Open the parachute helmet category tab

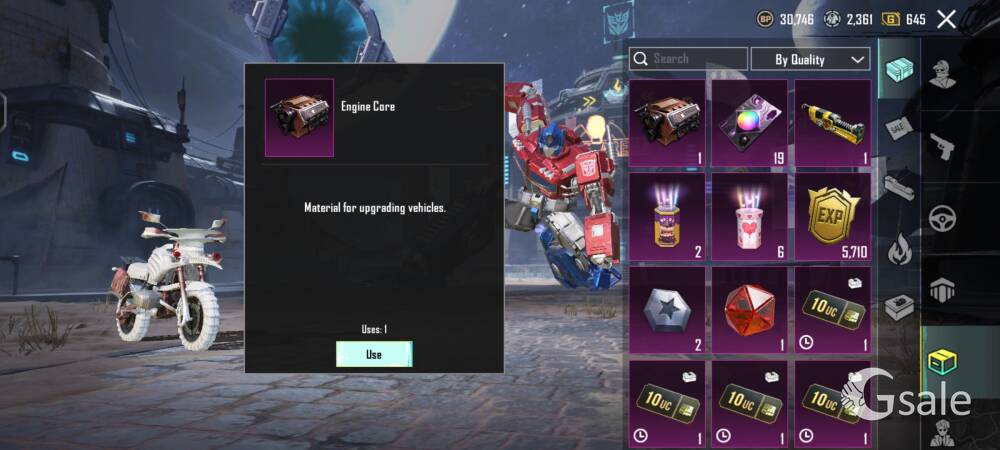(x=942, y=290)
